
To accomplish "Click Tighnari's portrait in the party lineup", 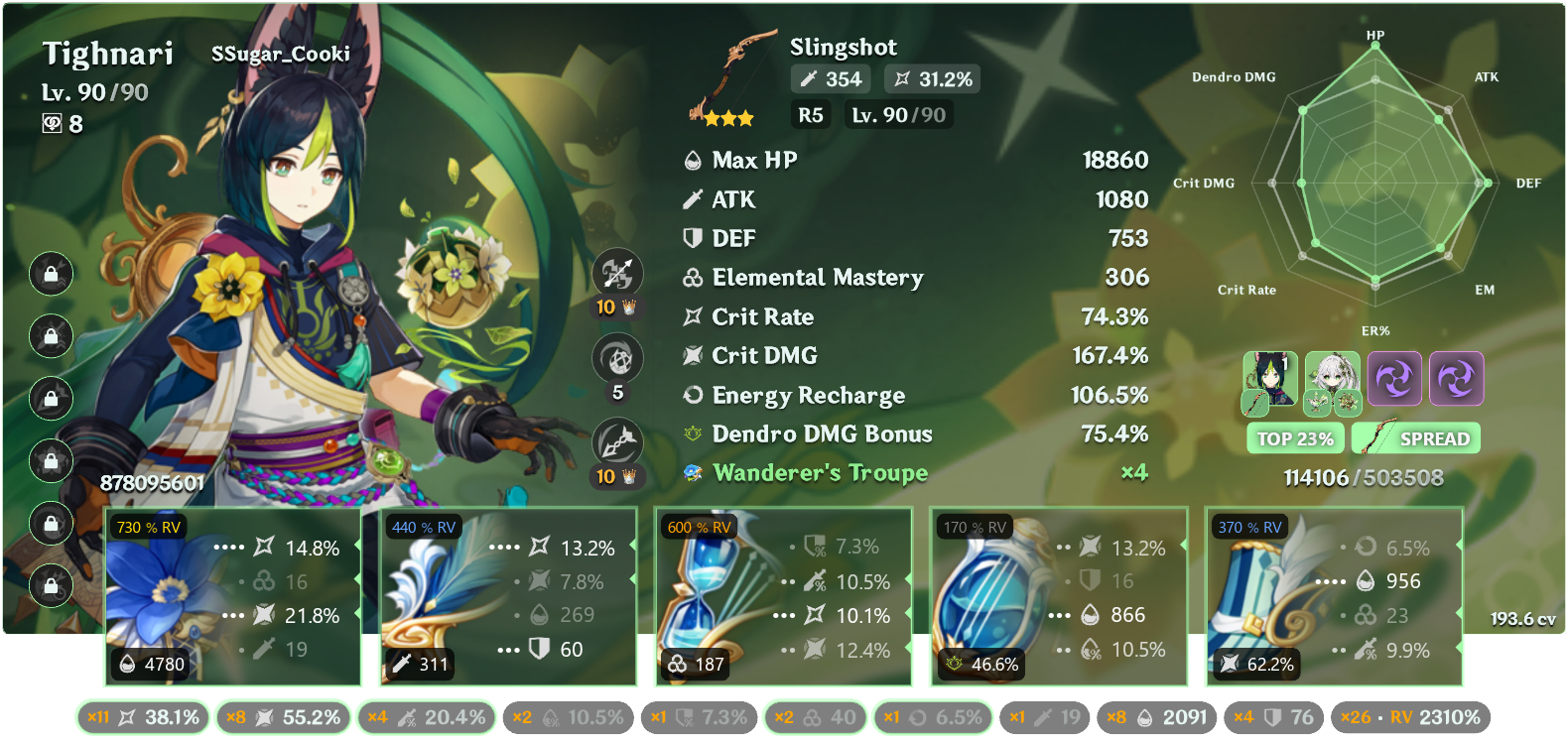I will [x=1268, y=378].
